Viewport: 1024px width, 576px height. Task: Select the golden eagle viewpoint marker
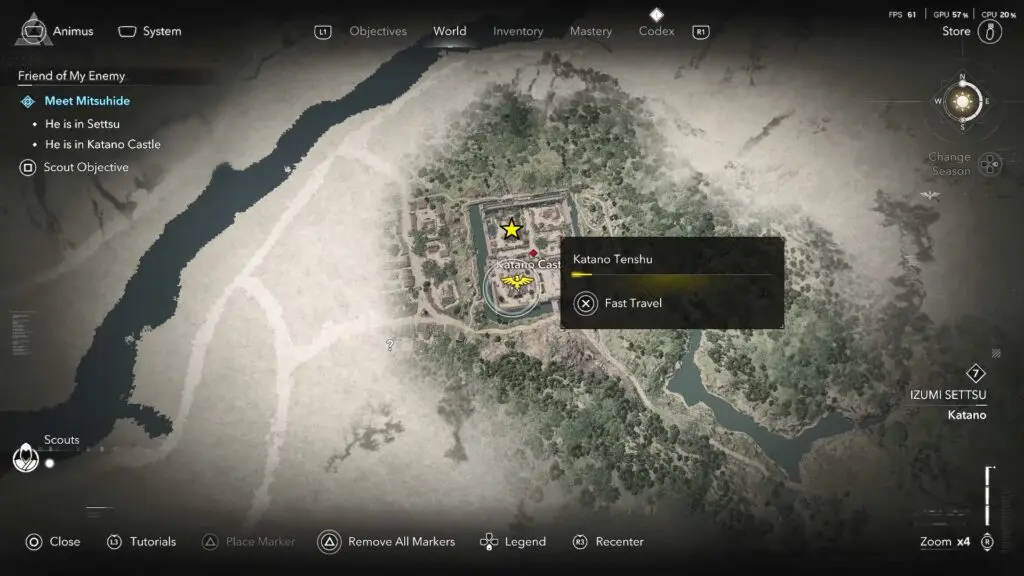pyautogui.click(x=517, y=286)
